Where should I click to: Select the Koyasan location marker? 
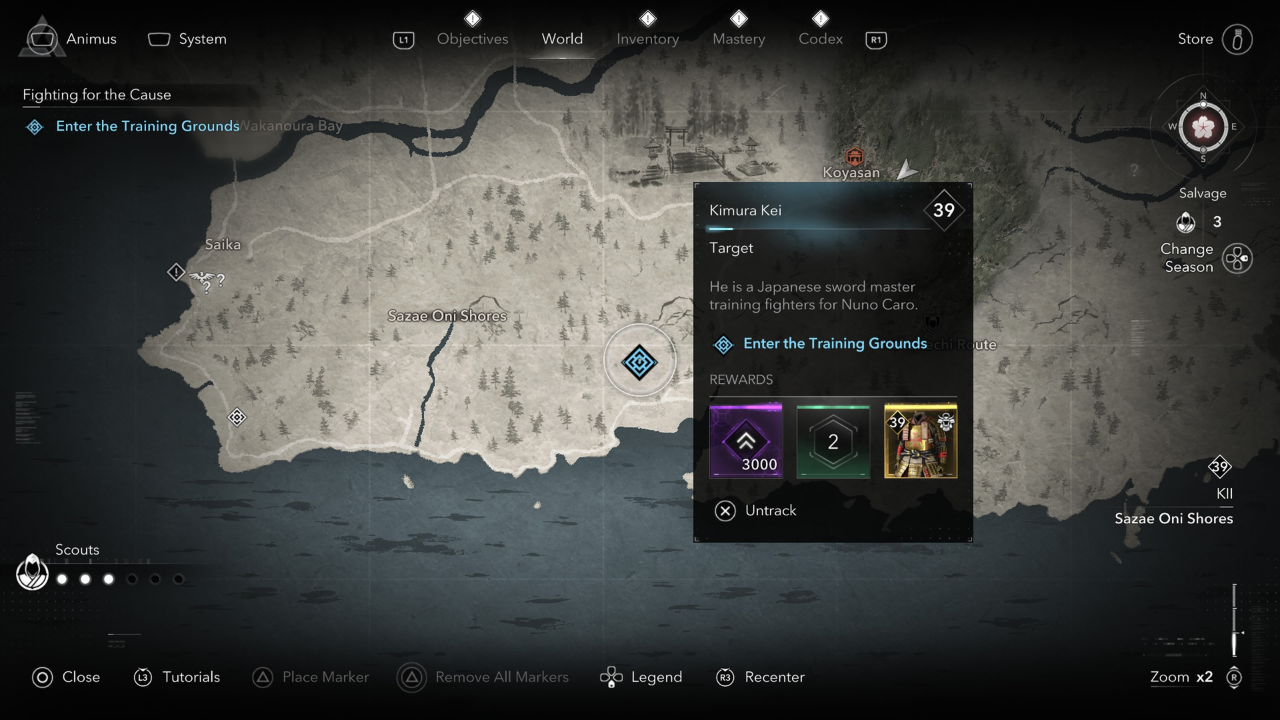[x=853, y=158]
